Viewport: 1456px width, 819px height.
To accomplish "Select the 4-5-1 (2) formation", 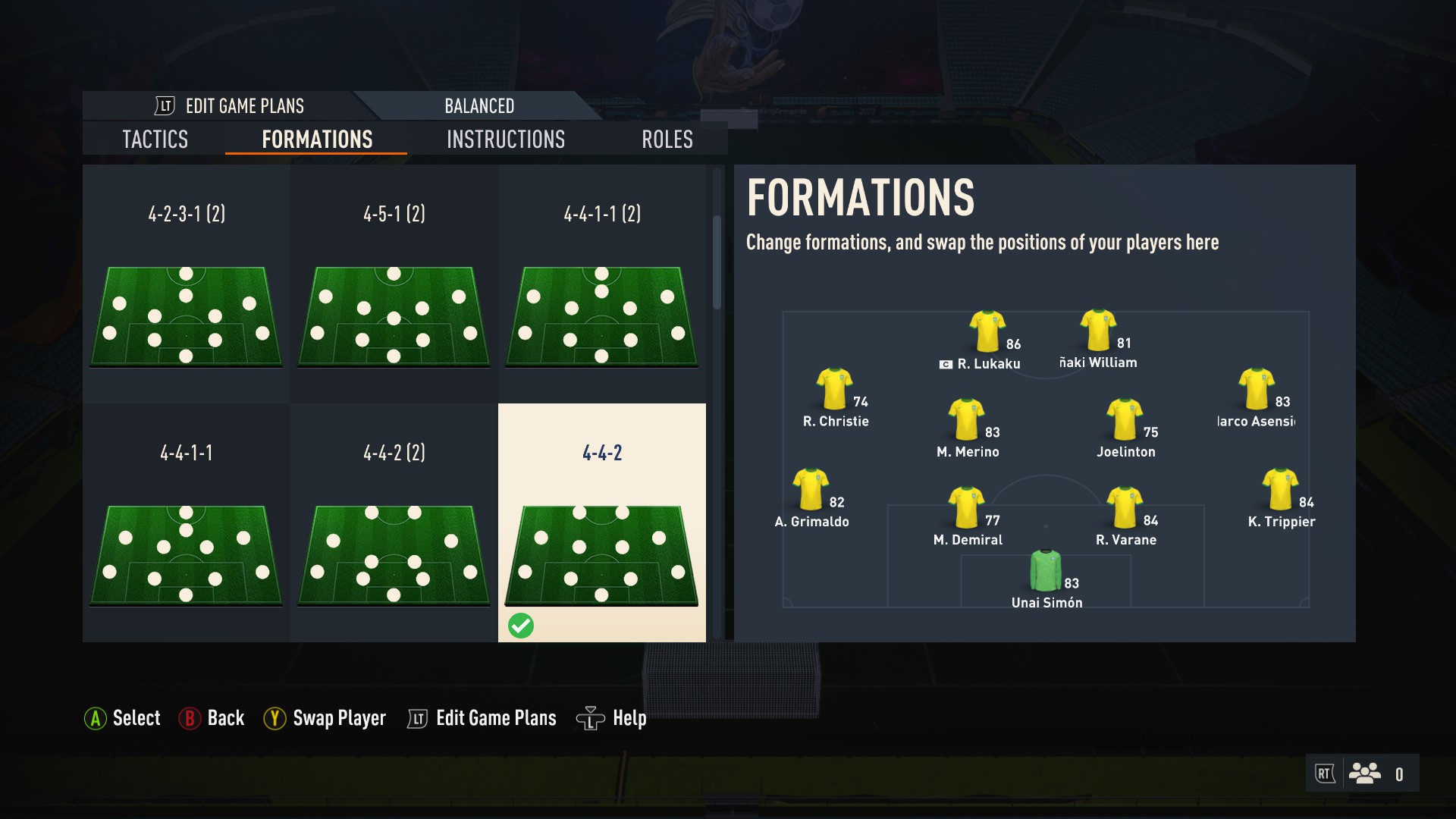I will pyautogui.click(x=394, y=284).
